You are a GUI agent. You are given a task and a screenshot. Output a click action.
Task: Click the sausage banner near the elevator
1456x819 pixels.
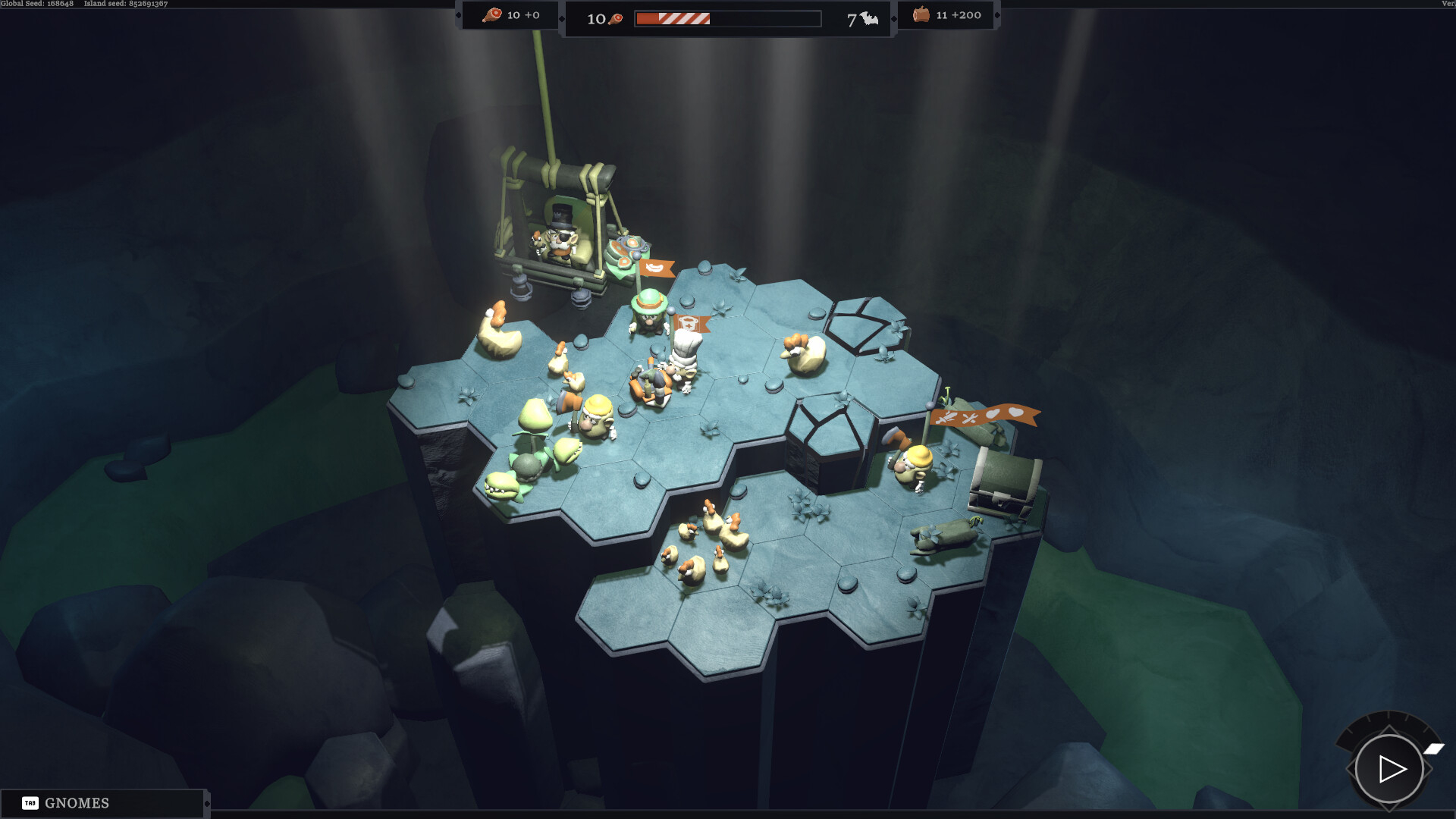(x=657, y=269)
